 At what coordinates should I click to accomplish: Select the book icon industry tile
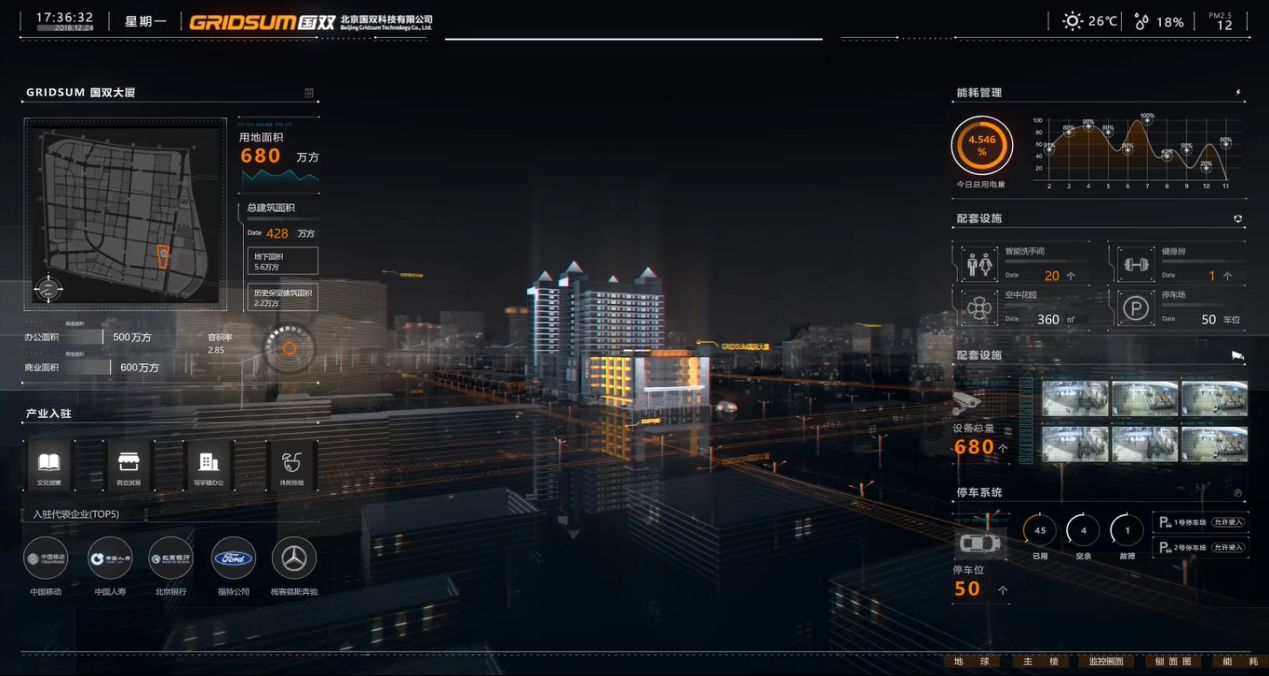[x=49, y=463]
